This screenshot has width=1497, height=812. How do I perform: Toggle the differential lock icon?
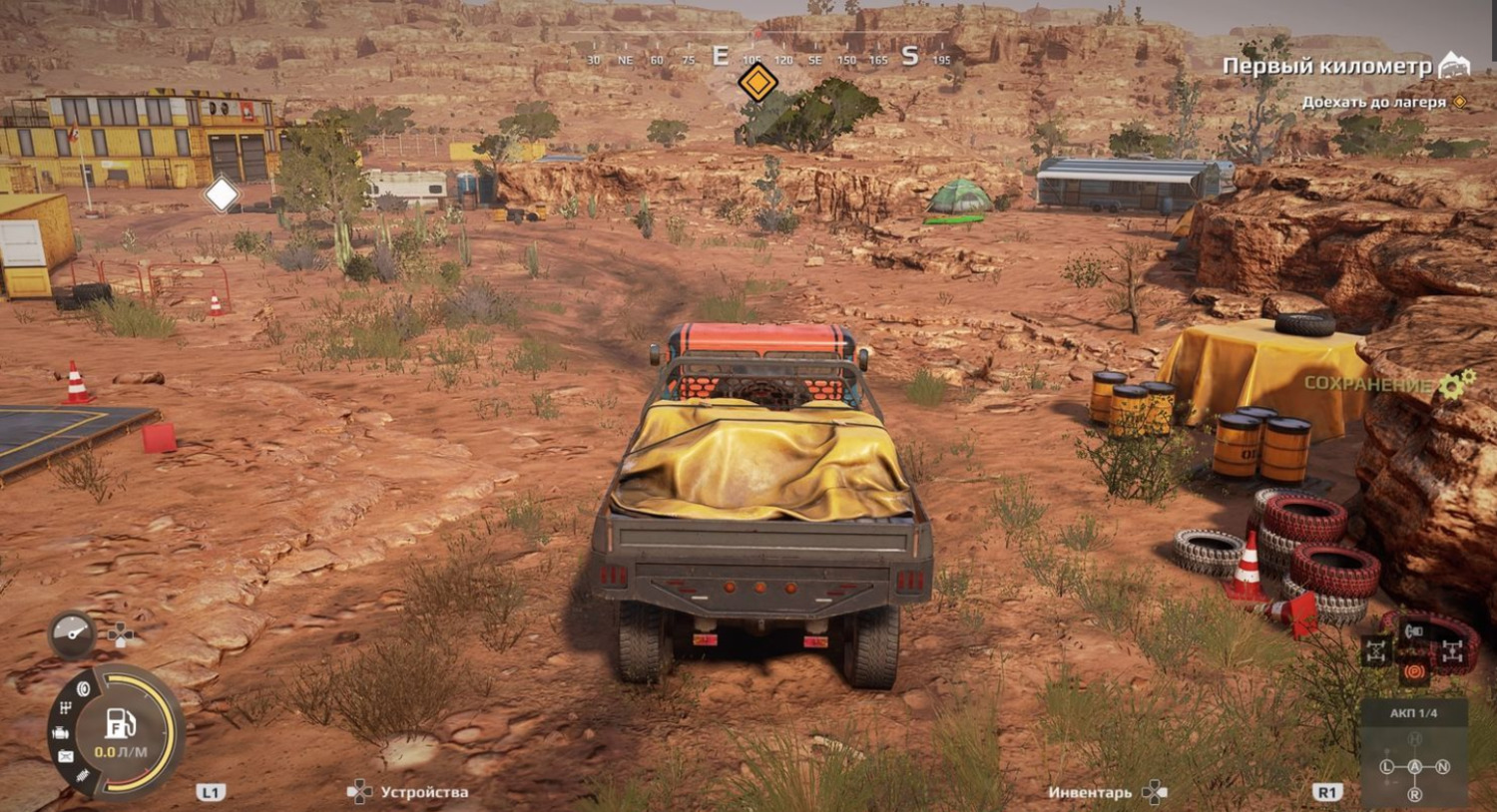(x=1376, y=651)
